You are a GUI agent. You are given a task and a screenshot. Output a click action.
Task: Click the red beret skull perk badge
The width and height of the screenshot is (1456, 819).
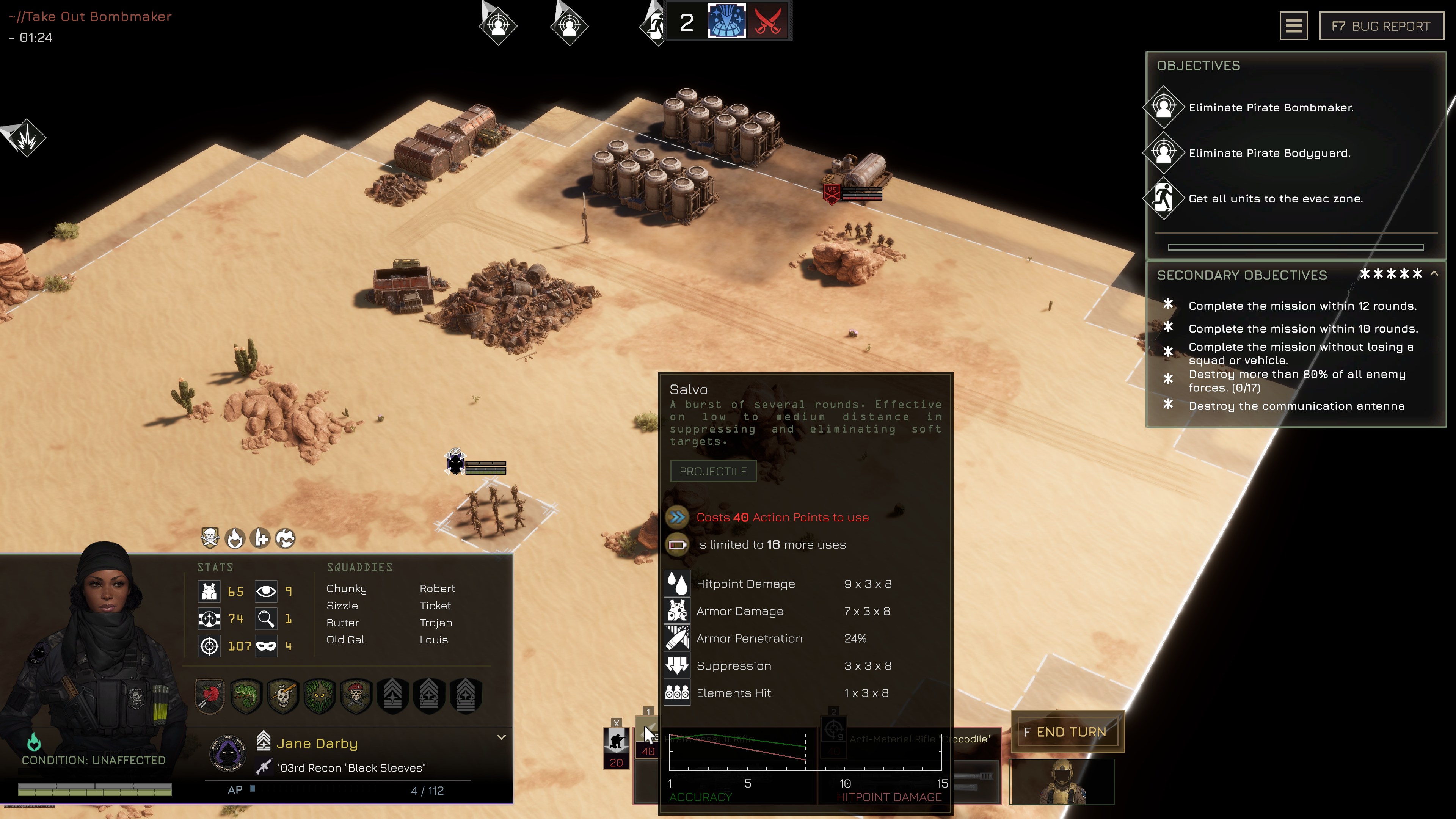[356, 695]
